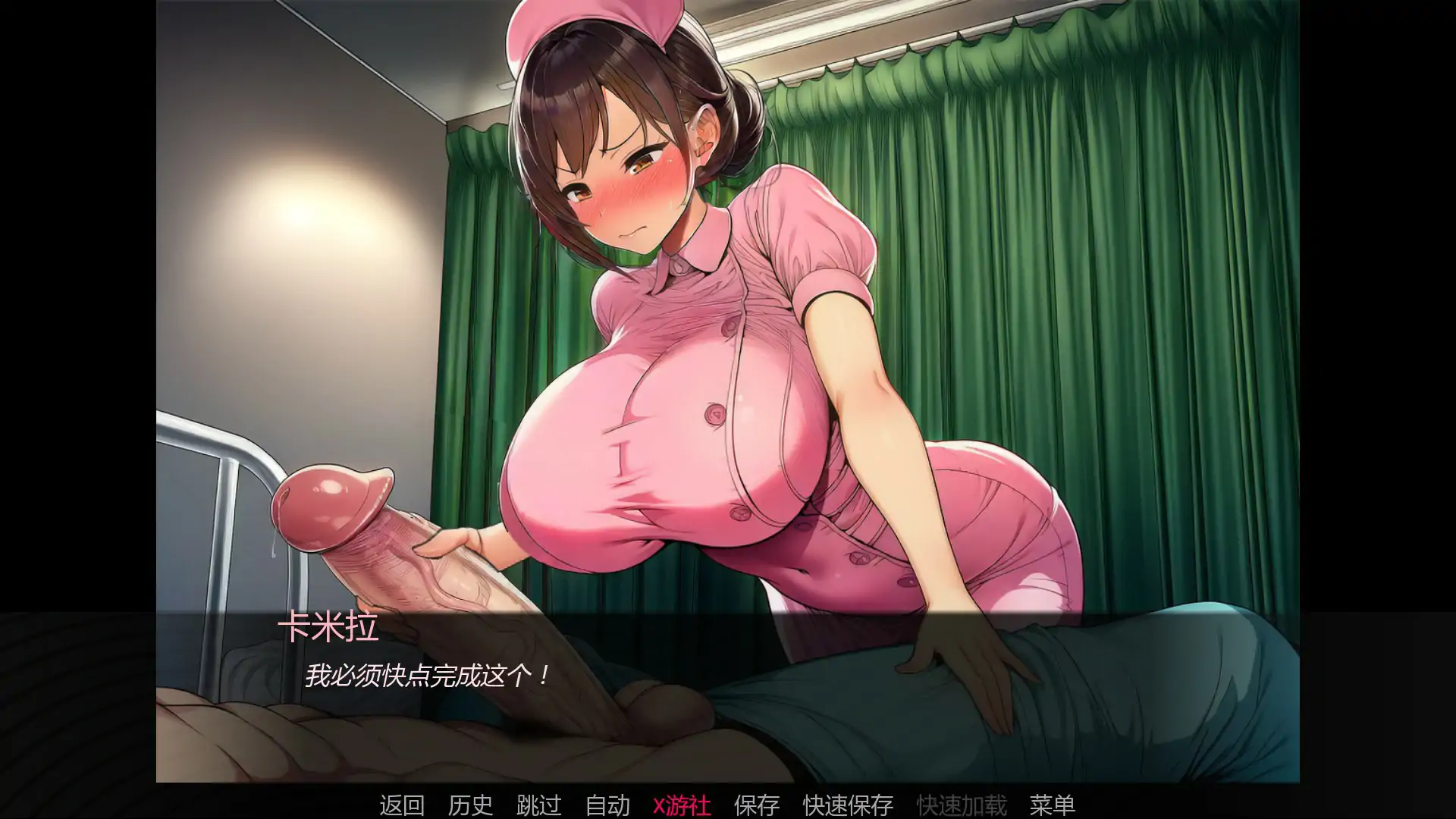Click 快速加载 to quick load
This screenshot has width=1456, height=819.
point(962,806)
